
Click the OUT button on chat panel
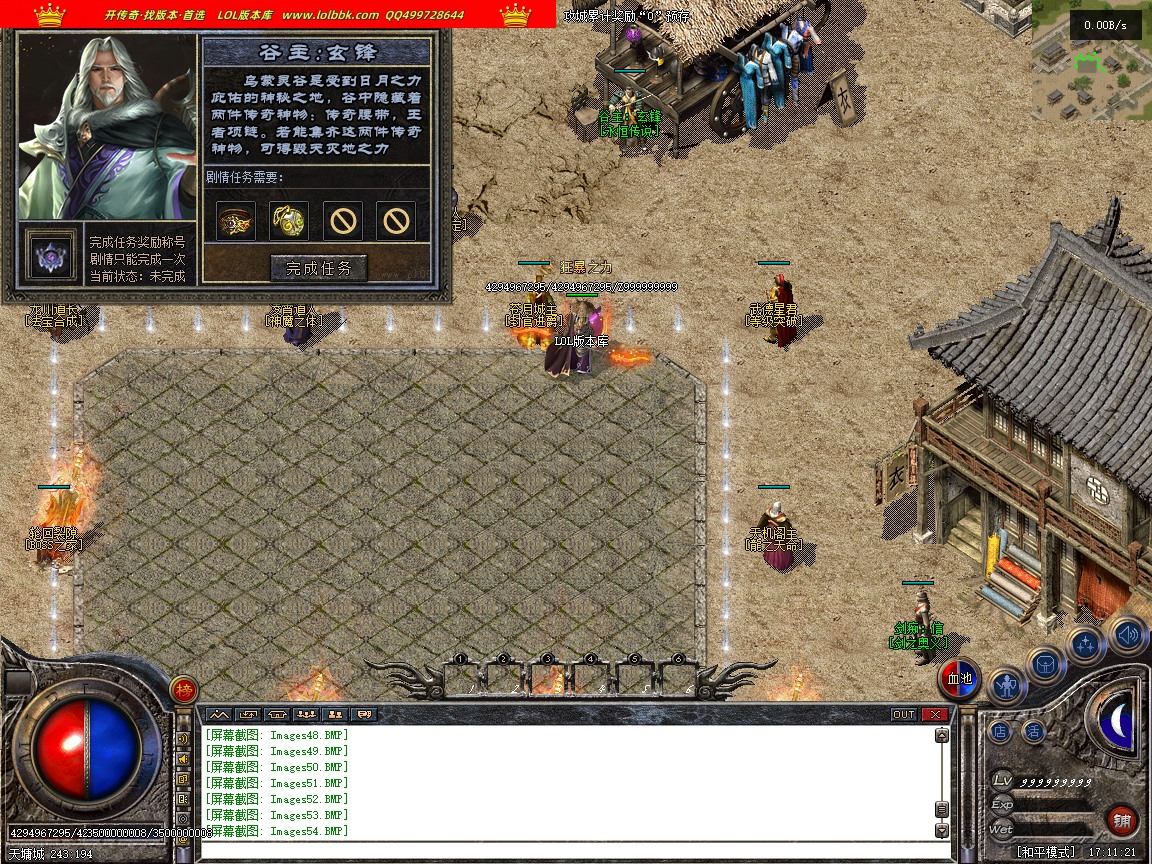click(x=903, y=714)
